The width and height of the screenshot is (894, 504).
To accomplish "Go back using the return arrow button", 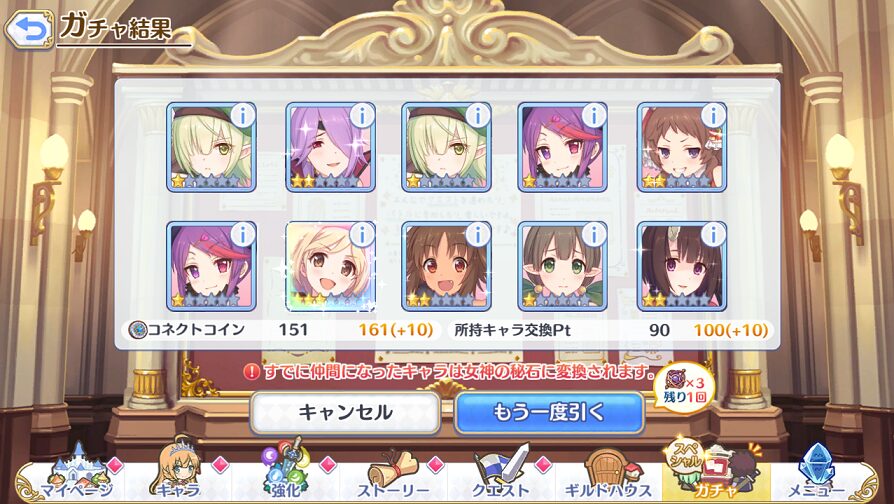I will (28, 28).
